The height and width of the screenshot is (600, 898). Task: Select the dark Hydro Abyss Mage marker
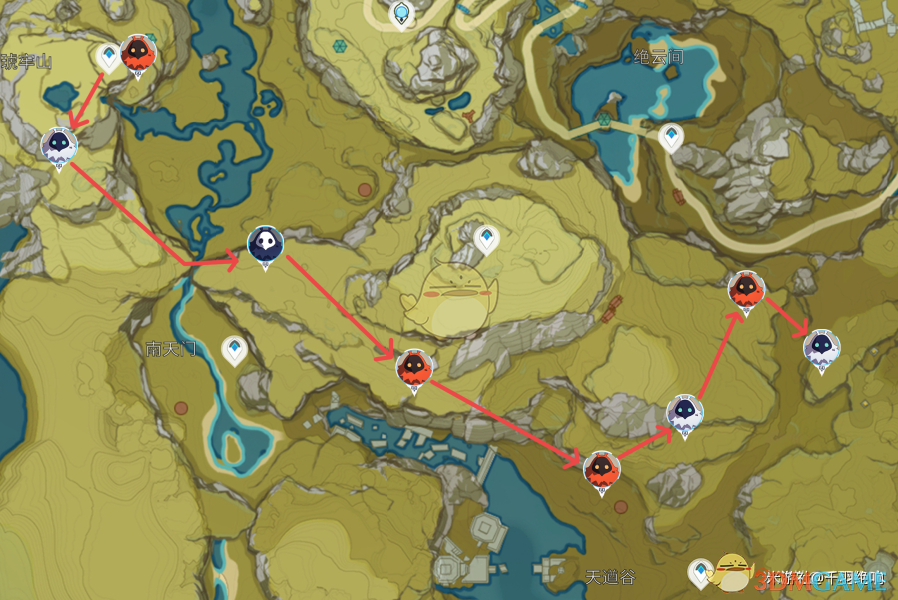(265, 244)
